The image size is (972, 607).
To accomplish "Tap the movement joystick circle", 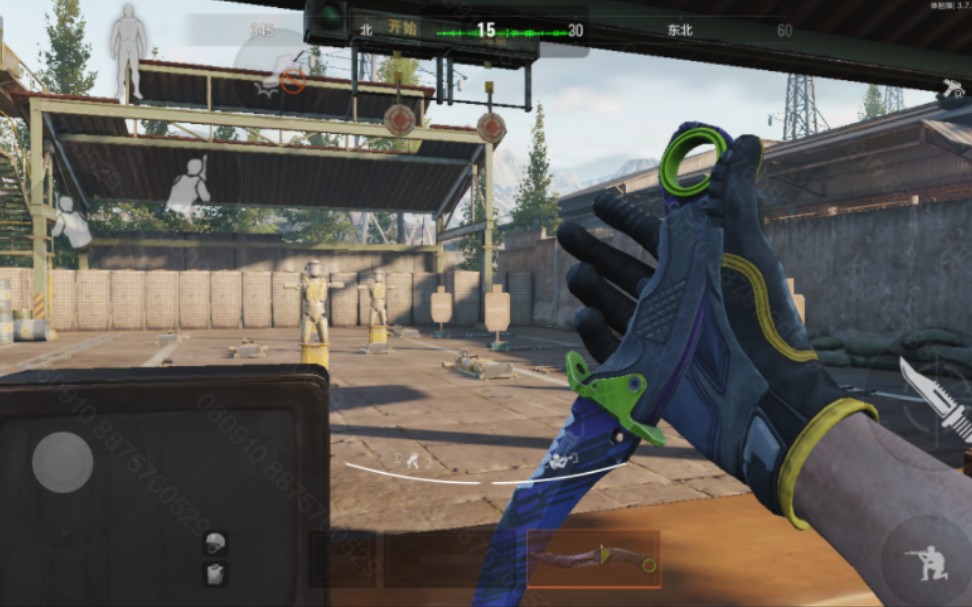I will tap(63, 462).
